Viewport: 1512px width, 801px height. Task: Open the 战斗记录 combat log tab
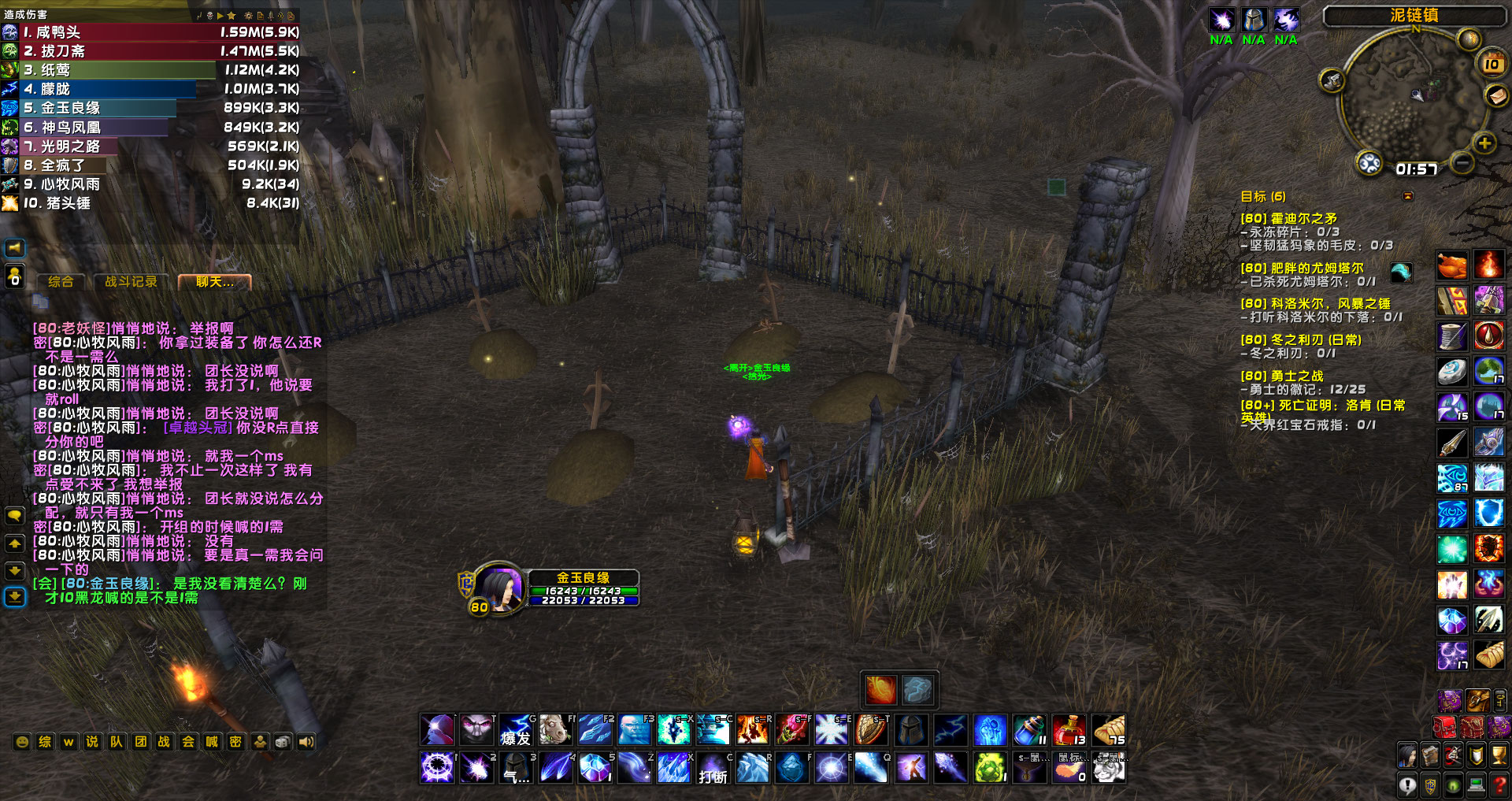tap(132, 281)
